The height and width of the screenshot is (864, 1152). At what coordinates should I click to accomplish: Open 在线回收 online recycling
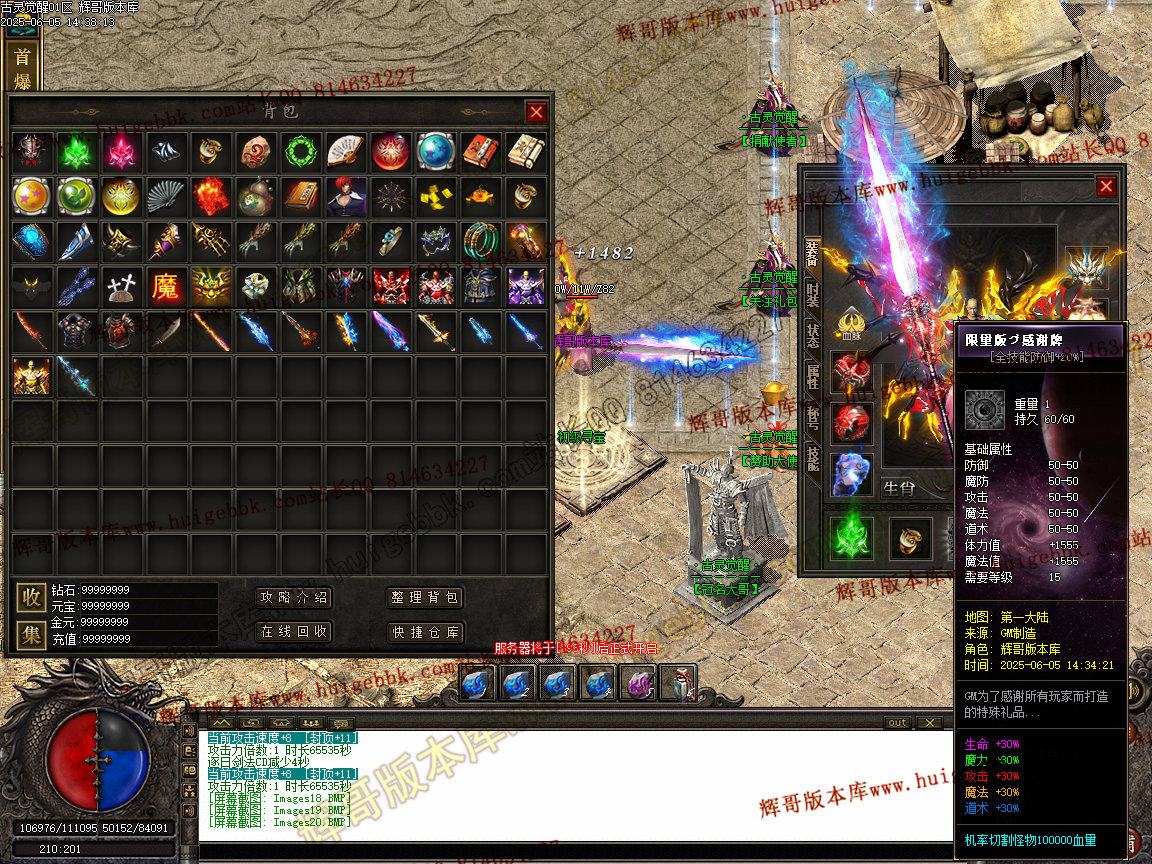pyautogui.click(x=293, y=632)
